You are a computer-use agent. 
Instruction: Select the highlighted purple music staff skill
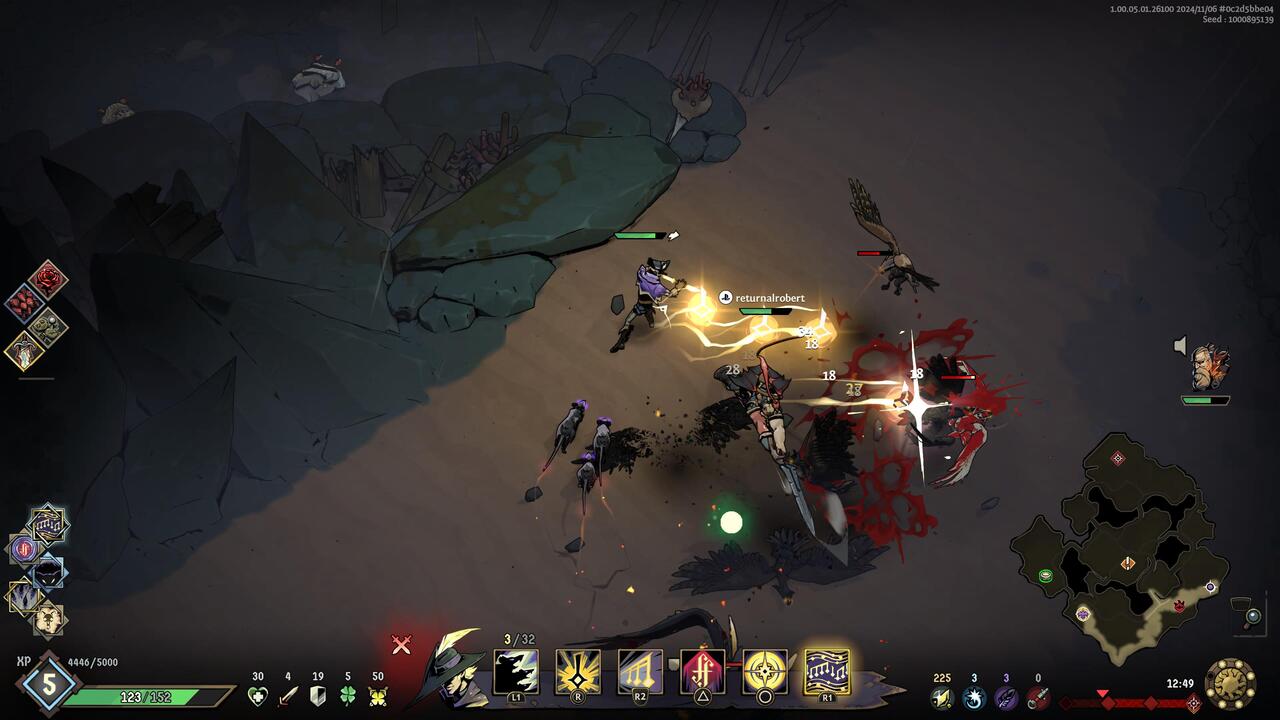point(827,671)
